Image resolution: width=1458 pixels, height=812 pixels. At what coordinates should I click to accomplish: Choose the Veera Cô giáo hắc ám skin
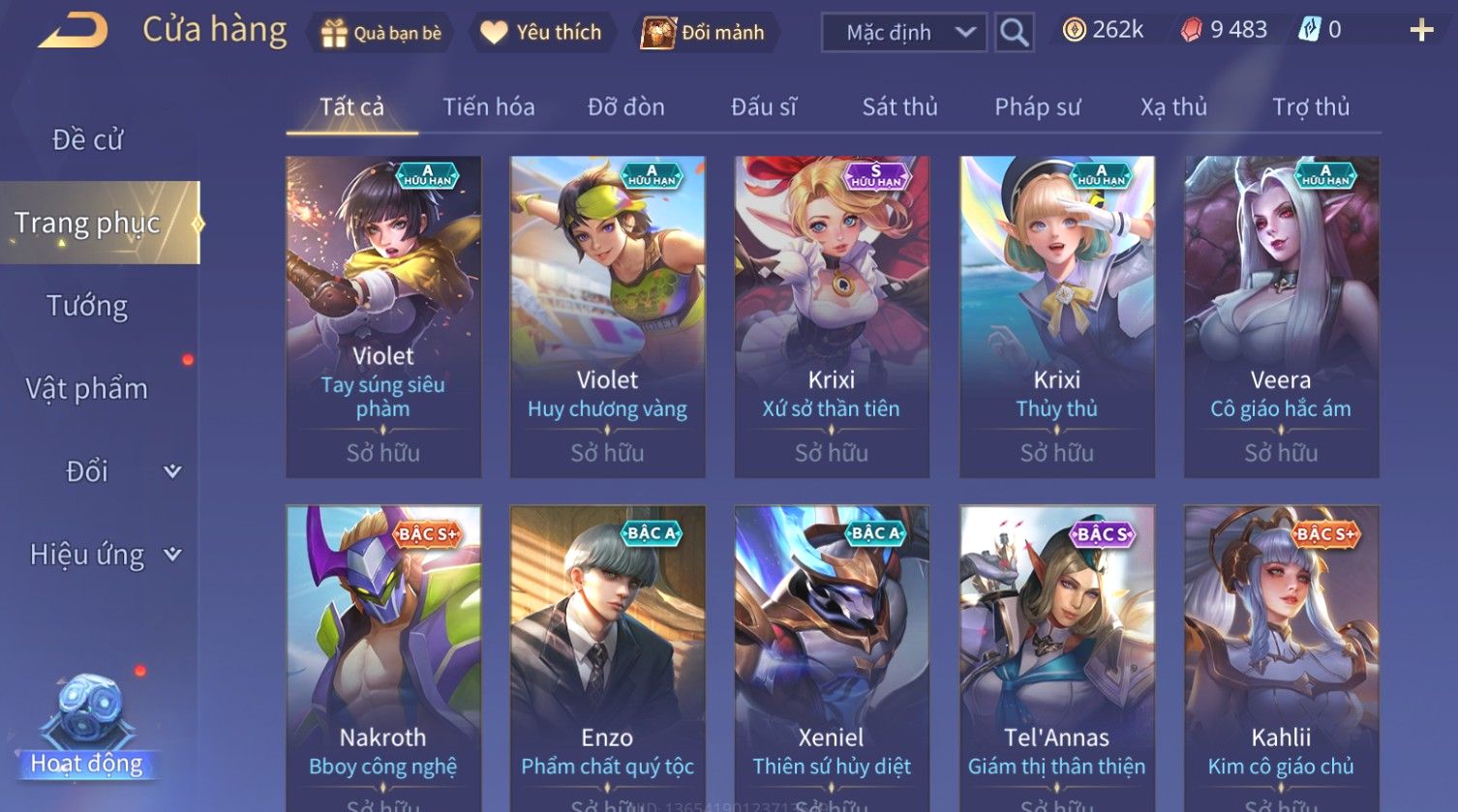[1281, 316]
